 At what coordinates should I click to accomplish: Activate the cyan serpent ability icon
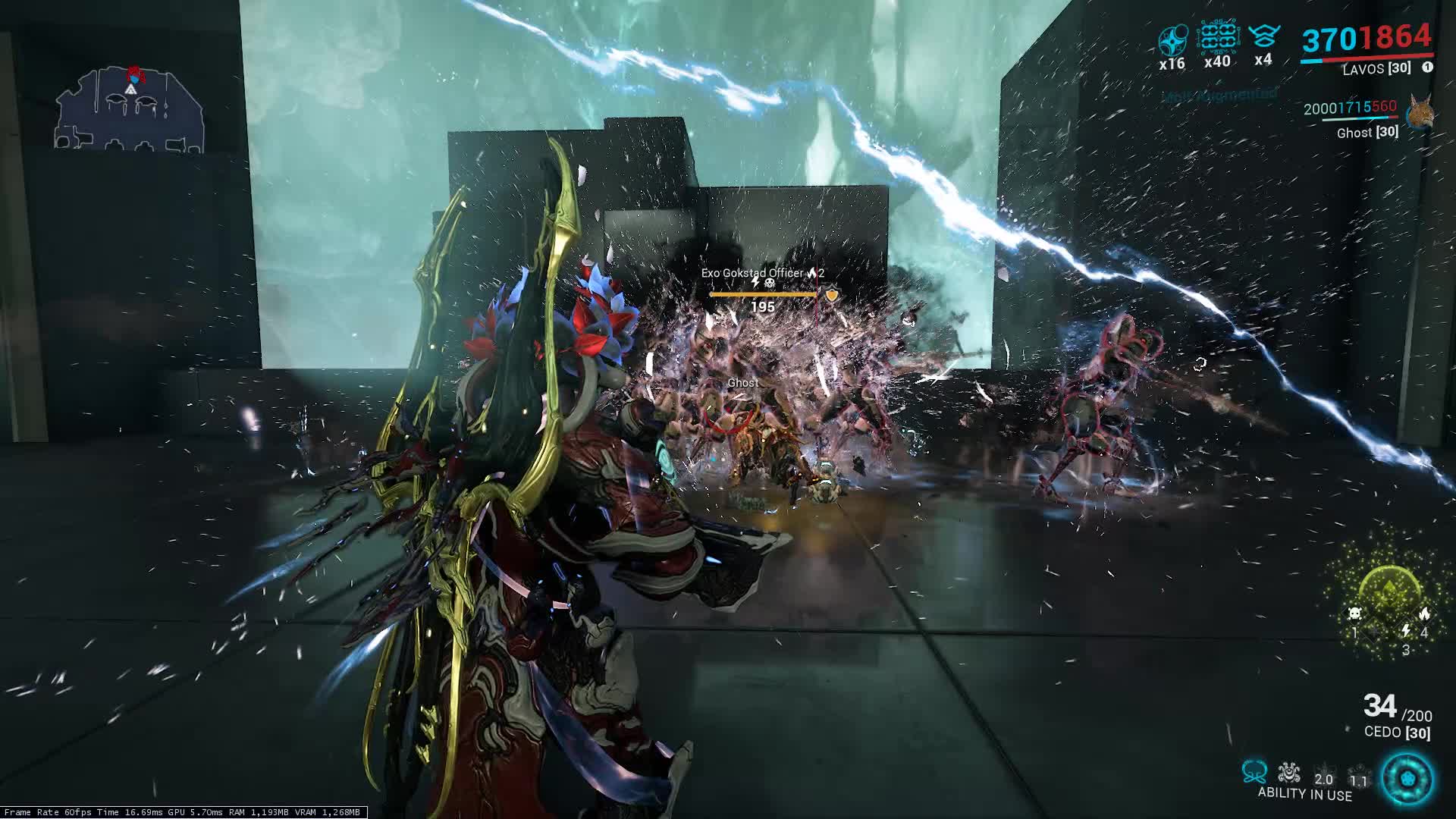(x=1254, y=772)
